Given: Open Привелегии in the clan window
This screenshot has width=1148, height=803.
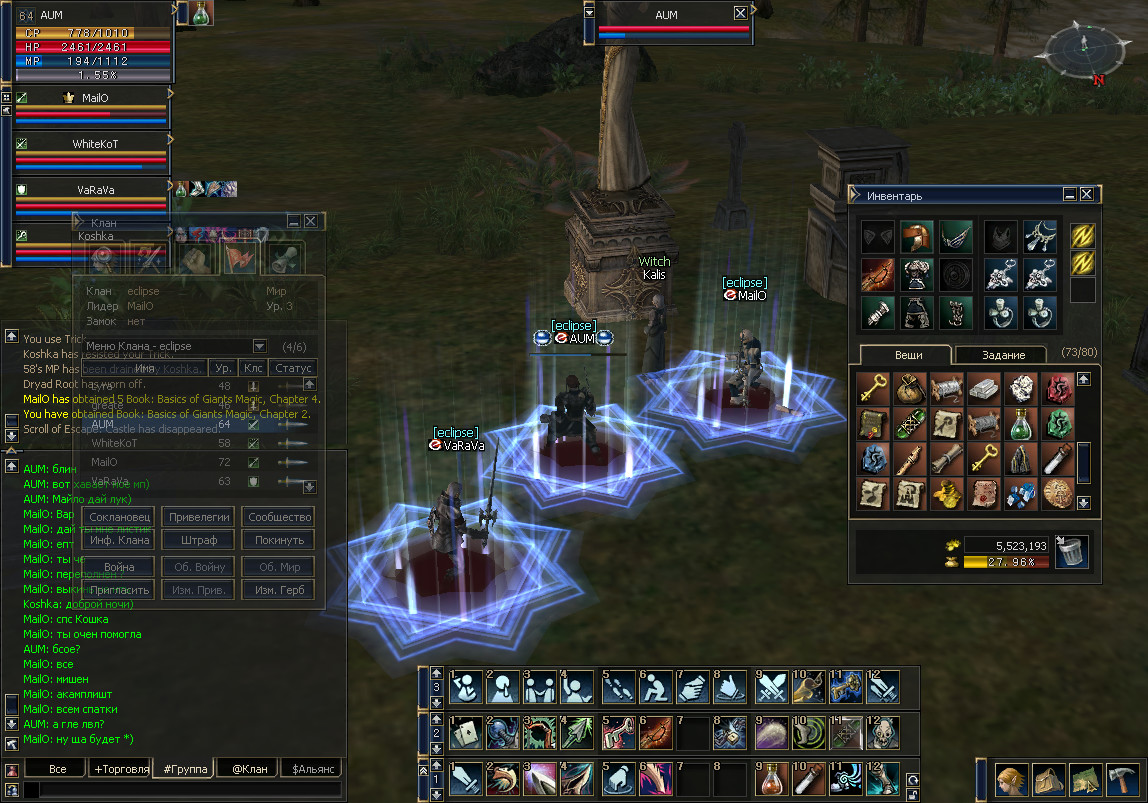Looking at the screenshot, I should 199,517.
